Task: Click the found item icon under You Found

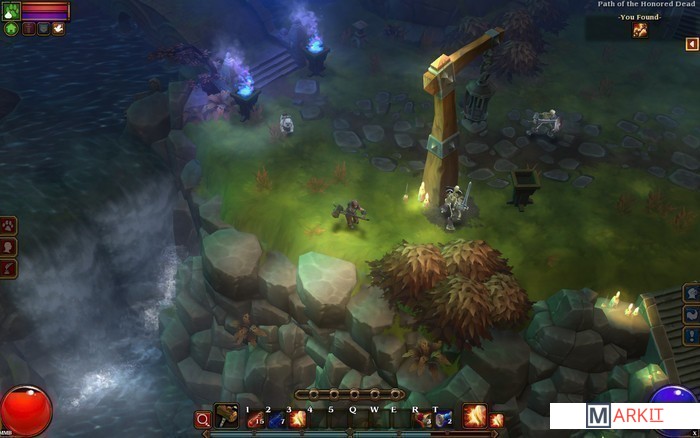Action: point(640,30)
